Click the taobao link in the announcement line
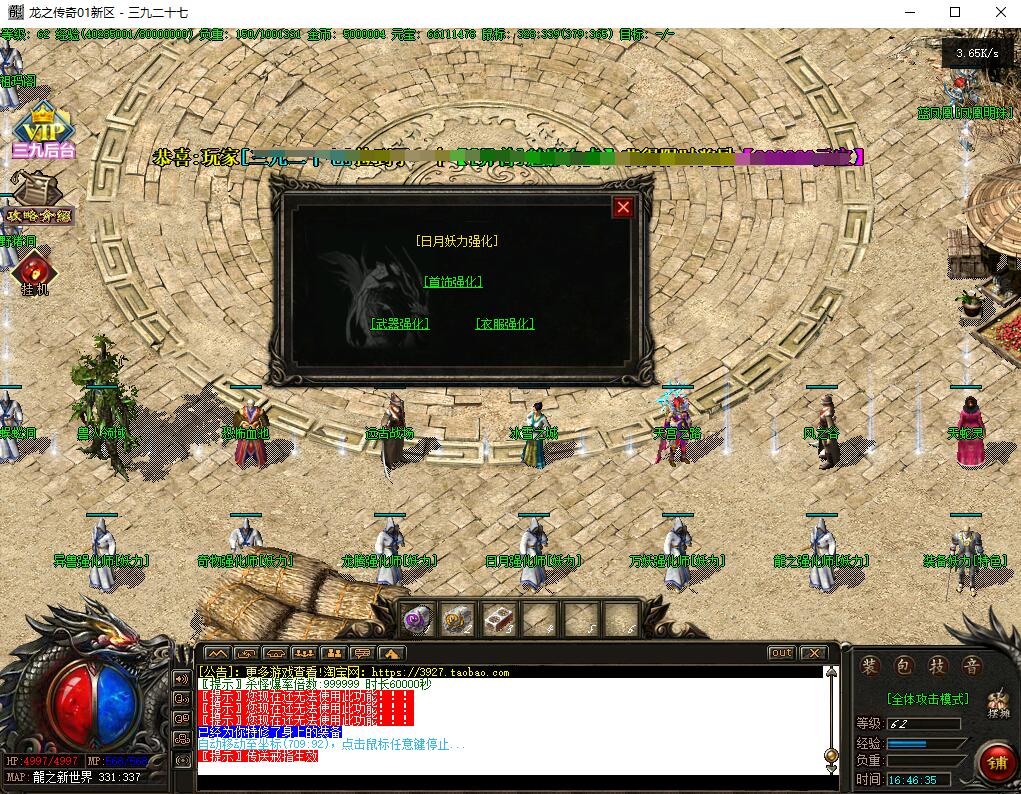1021x794 pixels. point(441,673)
